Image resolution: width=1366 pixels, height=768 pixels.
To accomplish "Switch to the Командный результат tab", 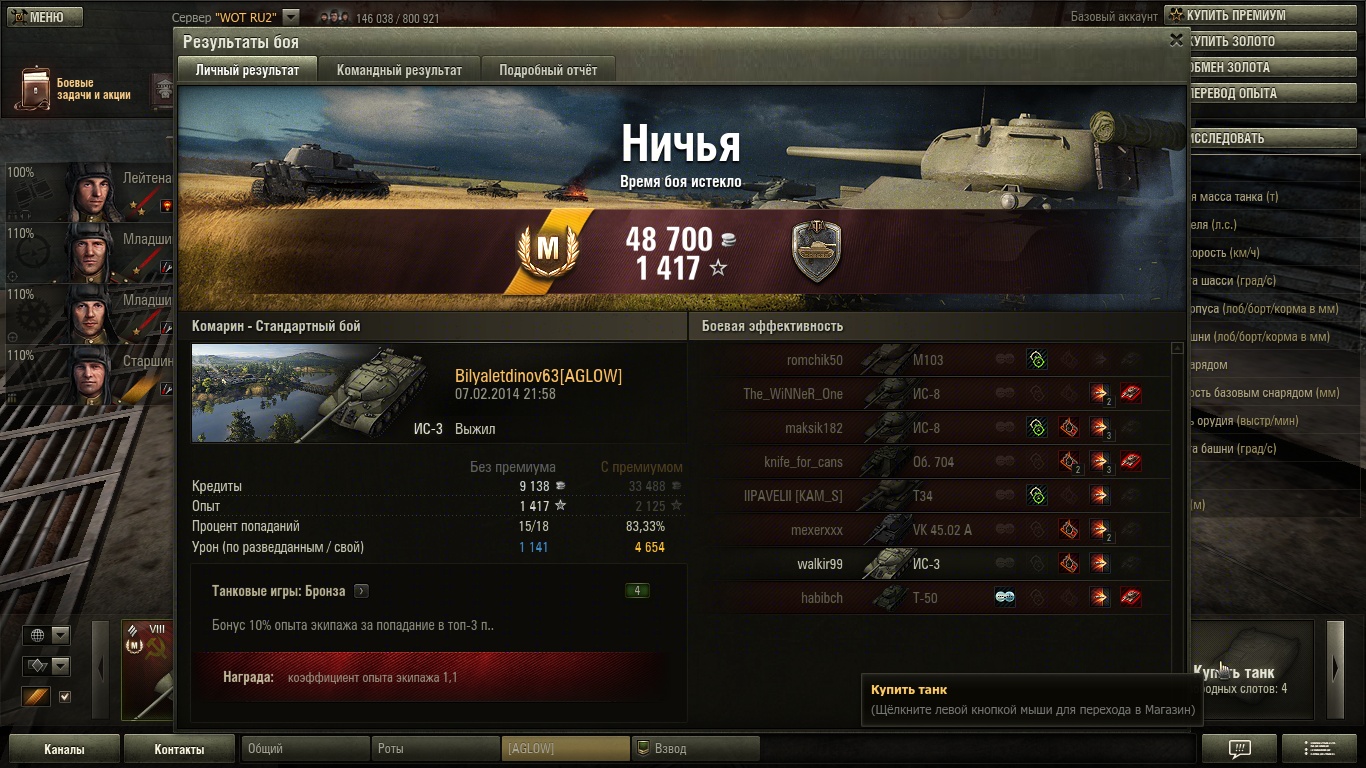I will coord(399,70).
